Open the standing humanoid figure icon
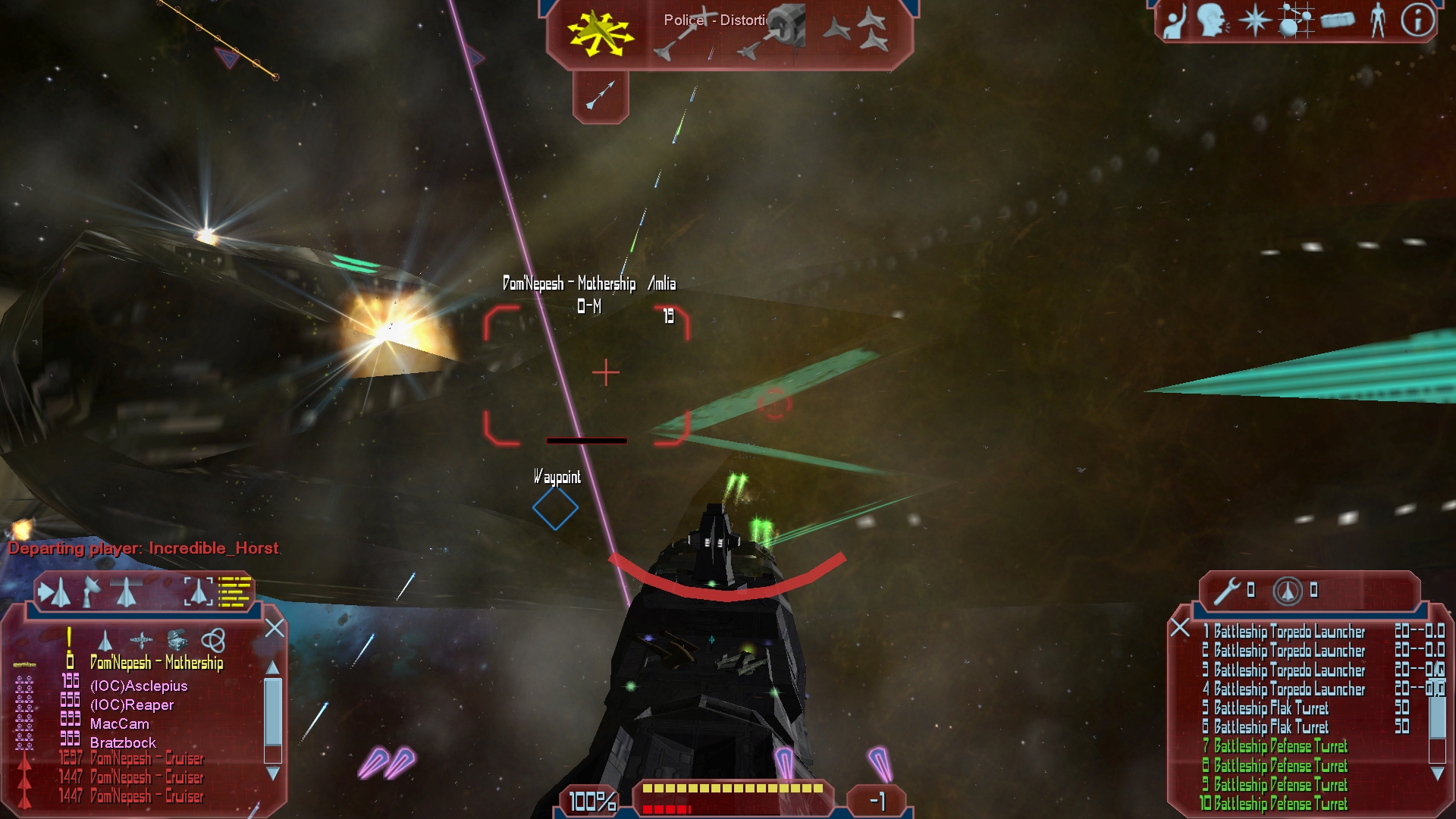Screen dimensions: 1456x819 coord(1377,20)
